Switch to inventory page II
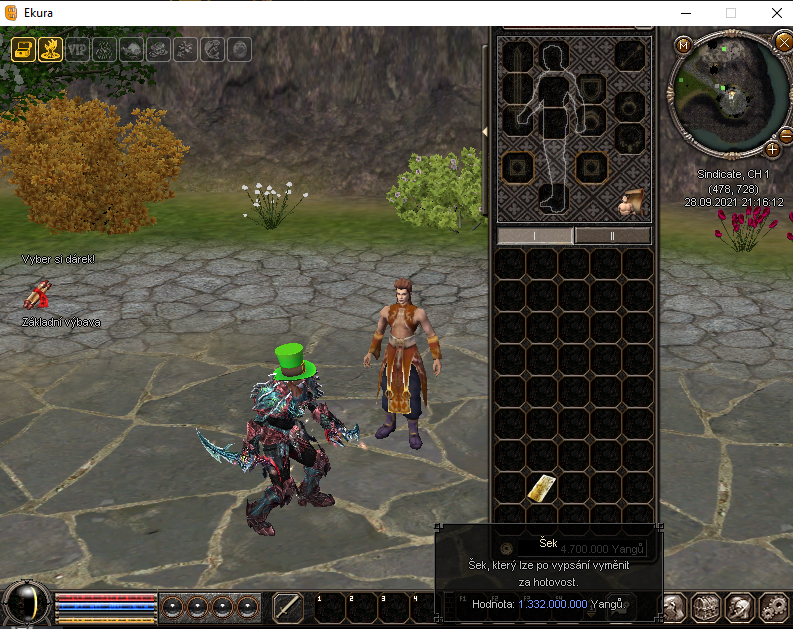This screenshot has height=629, width=793. pyautogui.click(x=612, y=236)
